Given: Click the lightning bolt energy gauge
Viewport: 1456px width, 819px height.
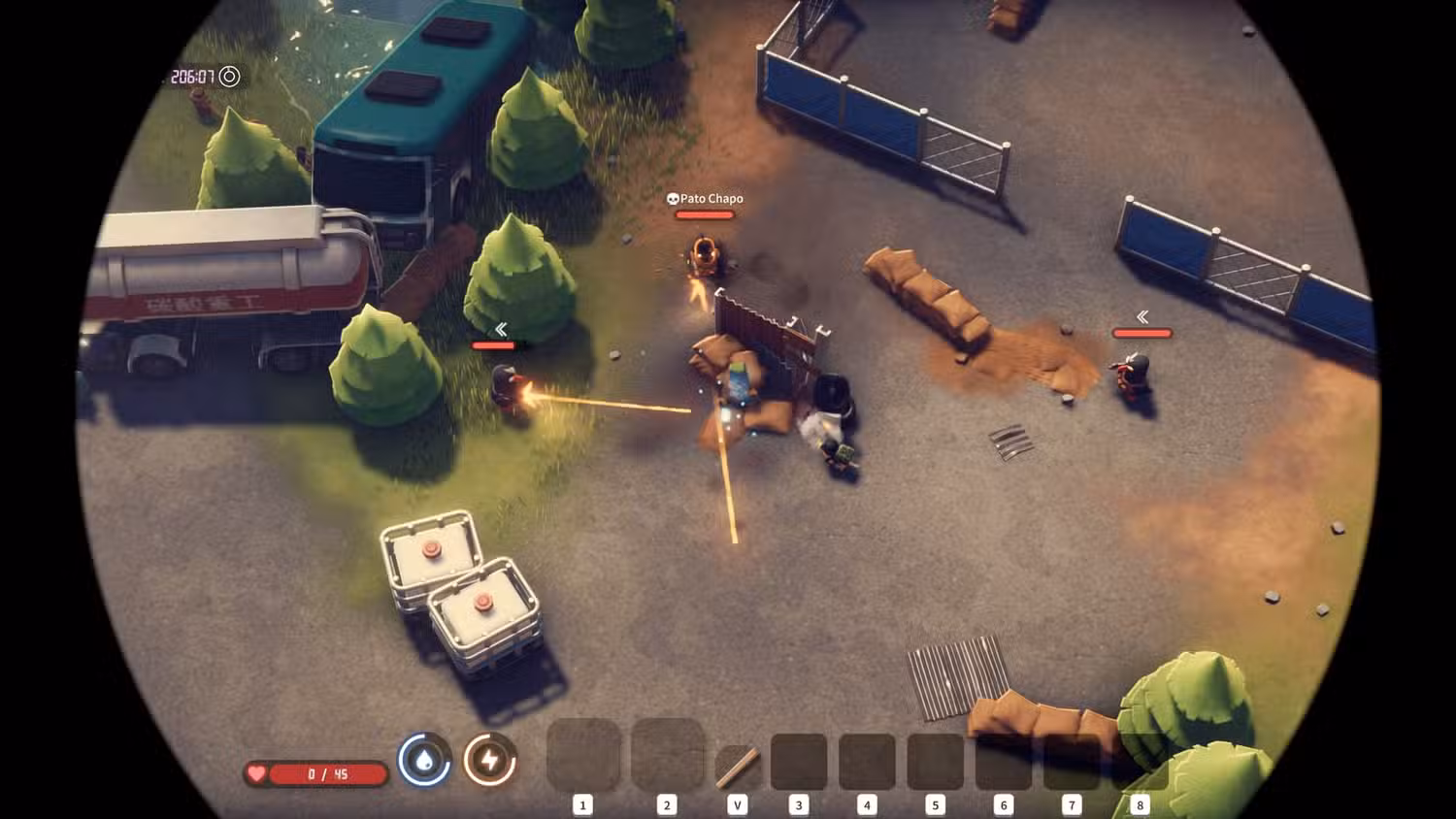Looking at the screenshot, I should tap(490, 760).
